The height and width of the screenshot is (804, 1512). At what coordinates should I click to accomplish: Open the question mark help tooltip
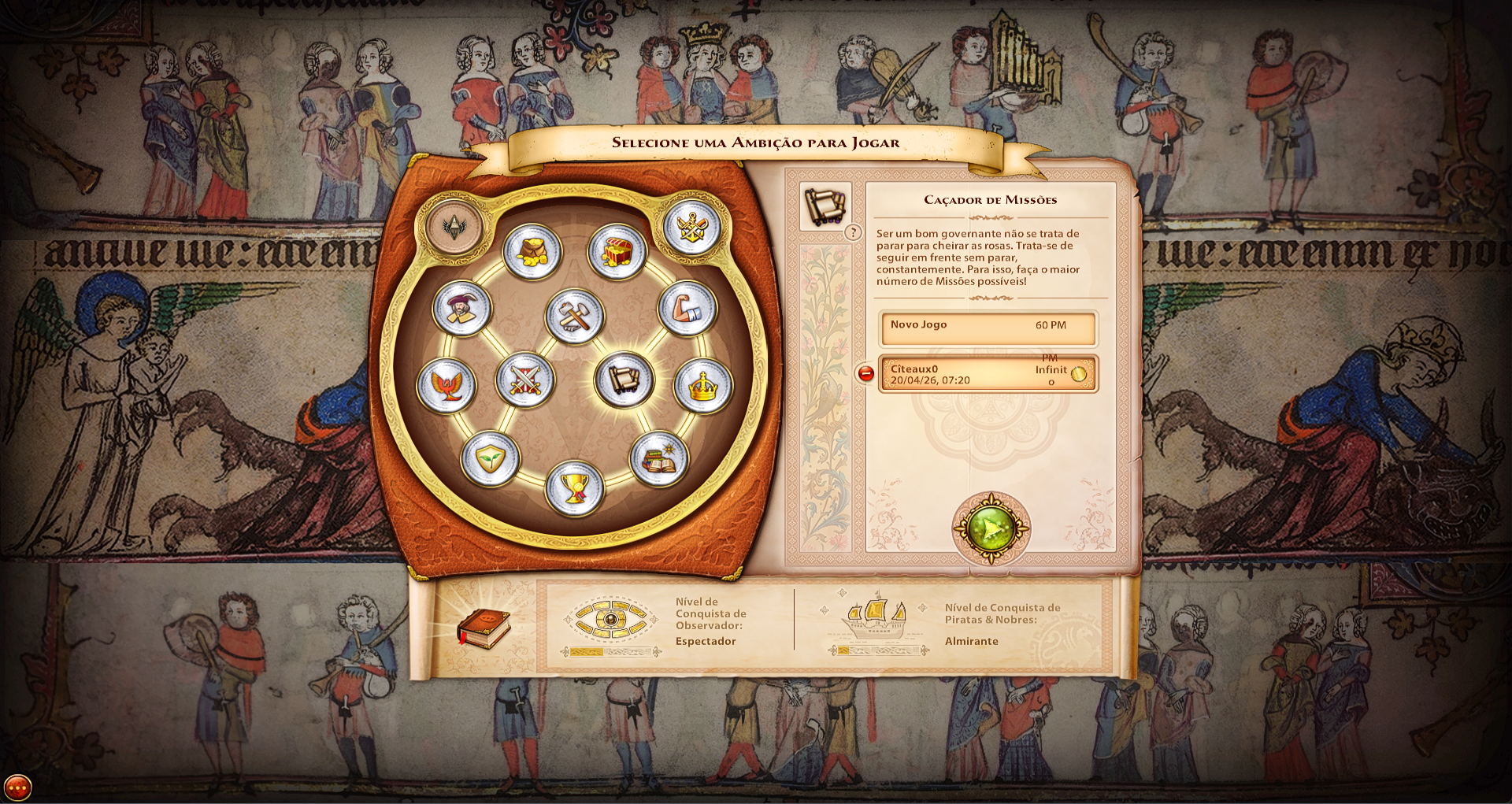coord(852,233)
